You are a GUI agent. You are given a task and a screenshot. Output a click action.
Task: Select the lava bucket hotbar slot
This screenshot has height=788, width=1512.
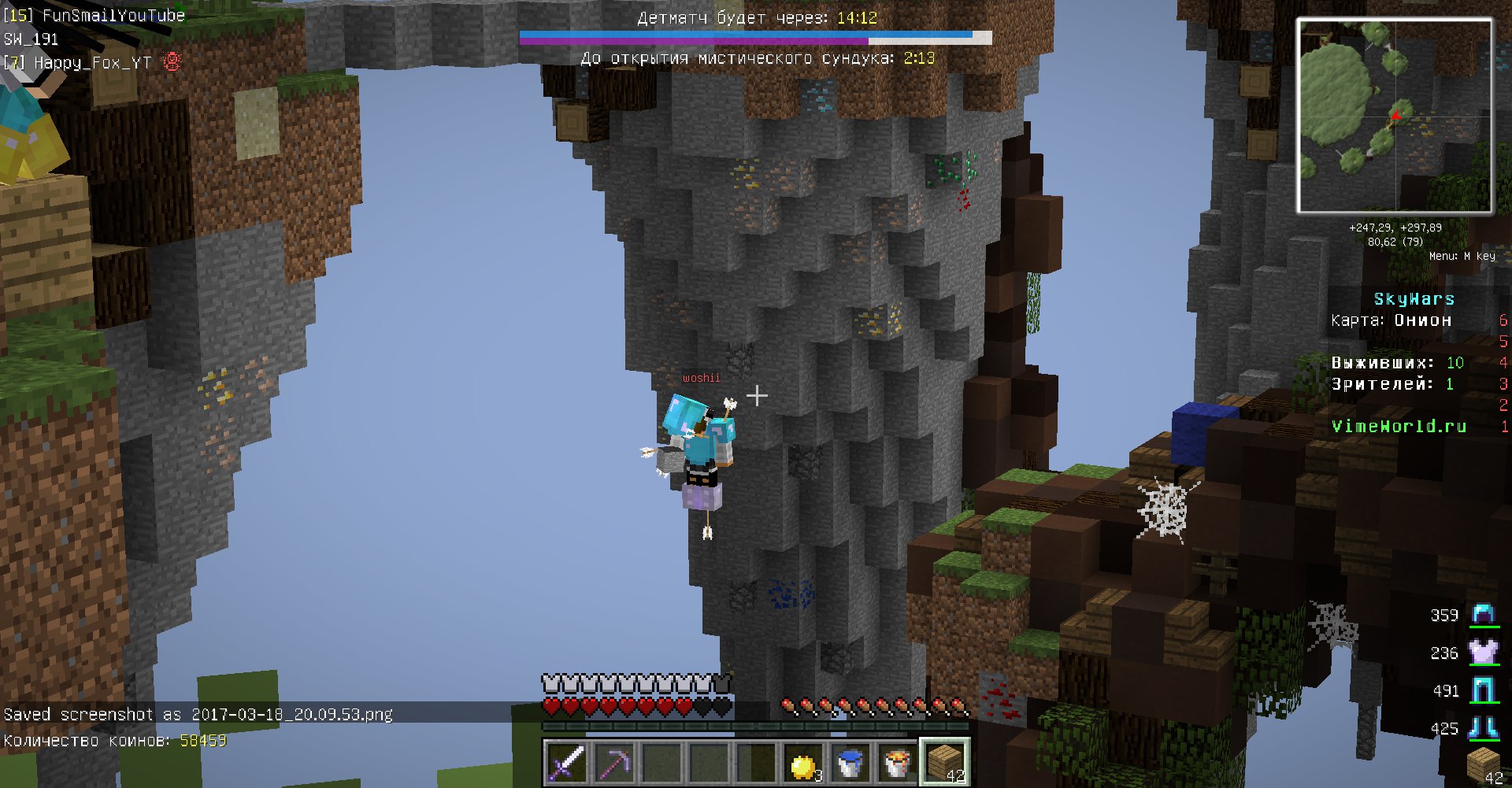pyautogui.click(x=897, y=763)
